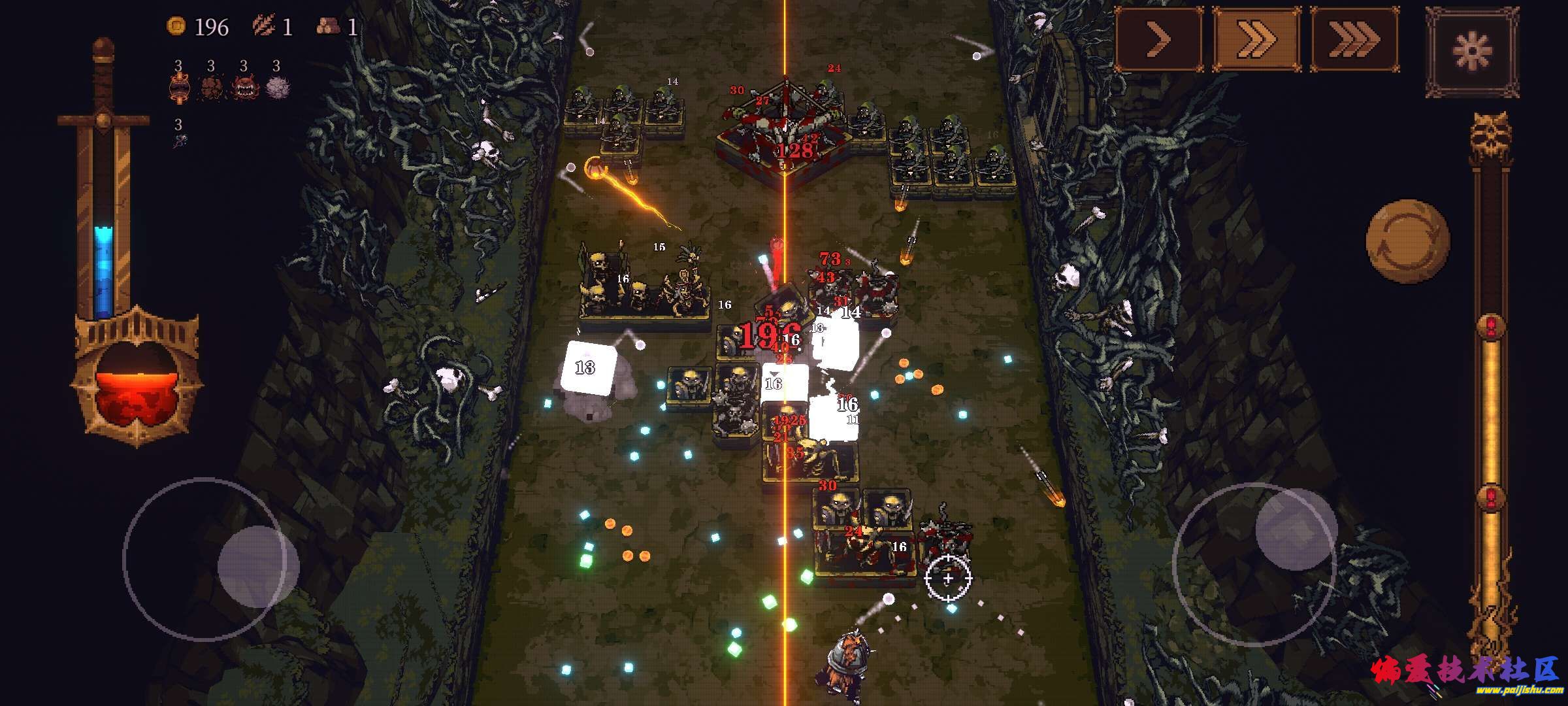
Task: Tap the left virtual joystick knob
Action: pos(257,560)
